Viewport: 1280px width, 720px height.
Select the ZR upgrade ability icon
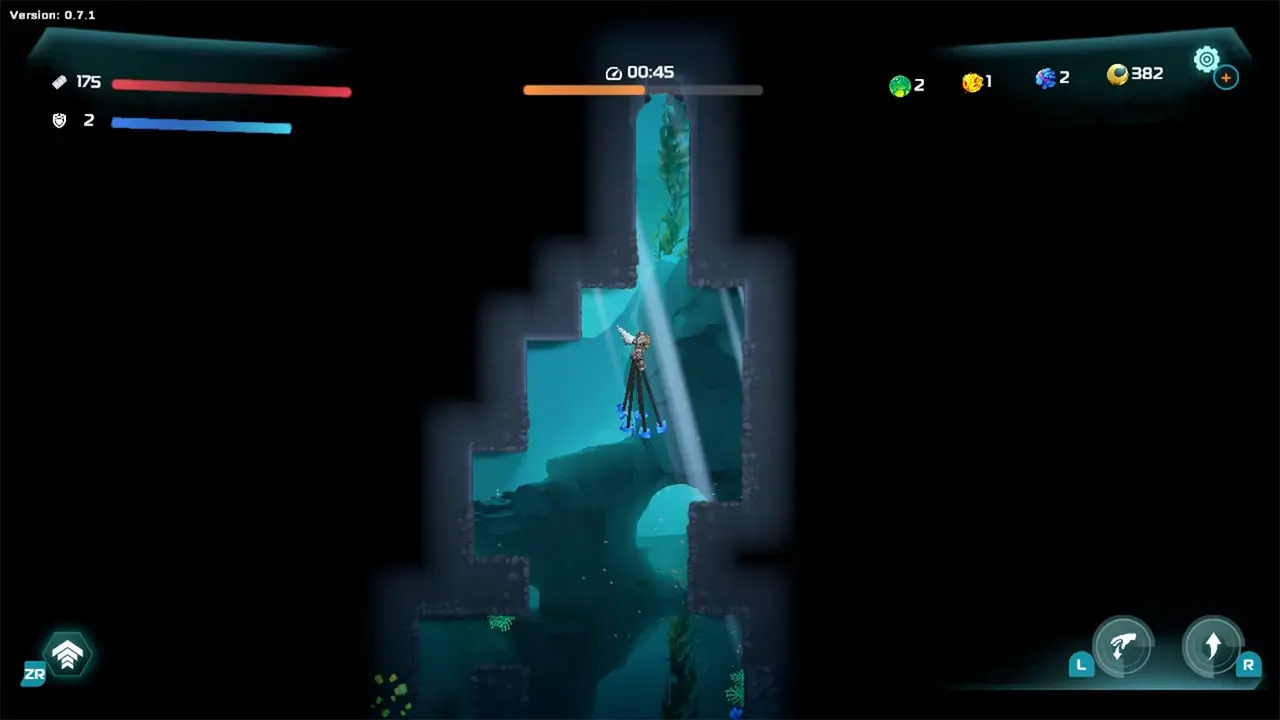coord(67,652)
